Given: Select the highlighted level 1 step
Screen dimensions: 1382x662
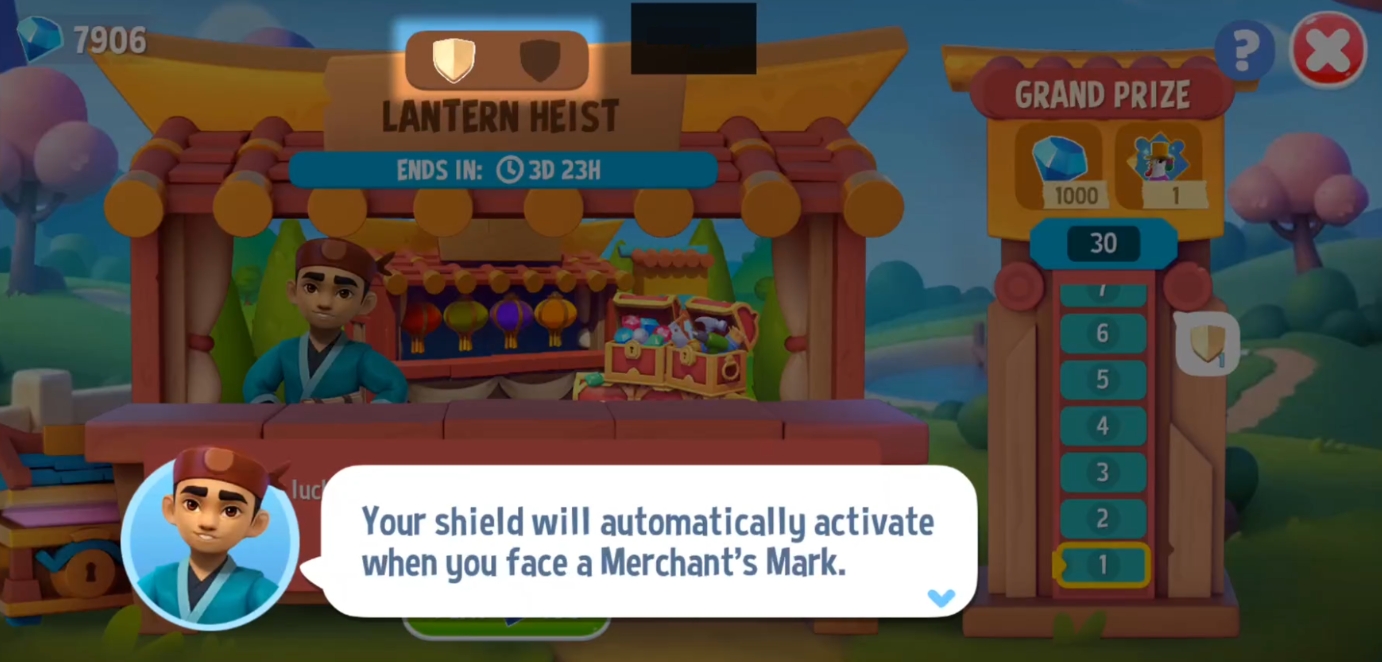Looking at the screenshot, I should pos(1102,565).
